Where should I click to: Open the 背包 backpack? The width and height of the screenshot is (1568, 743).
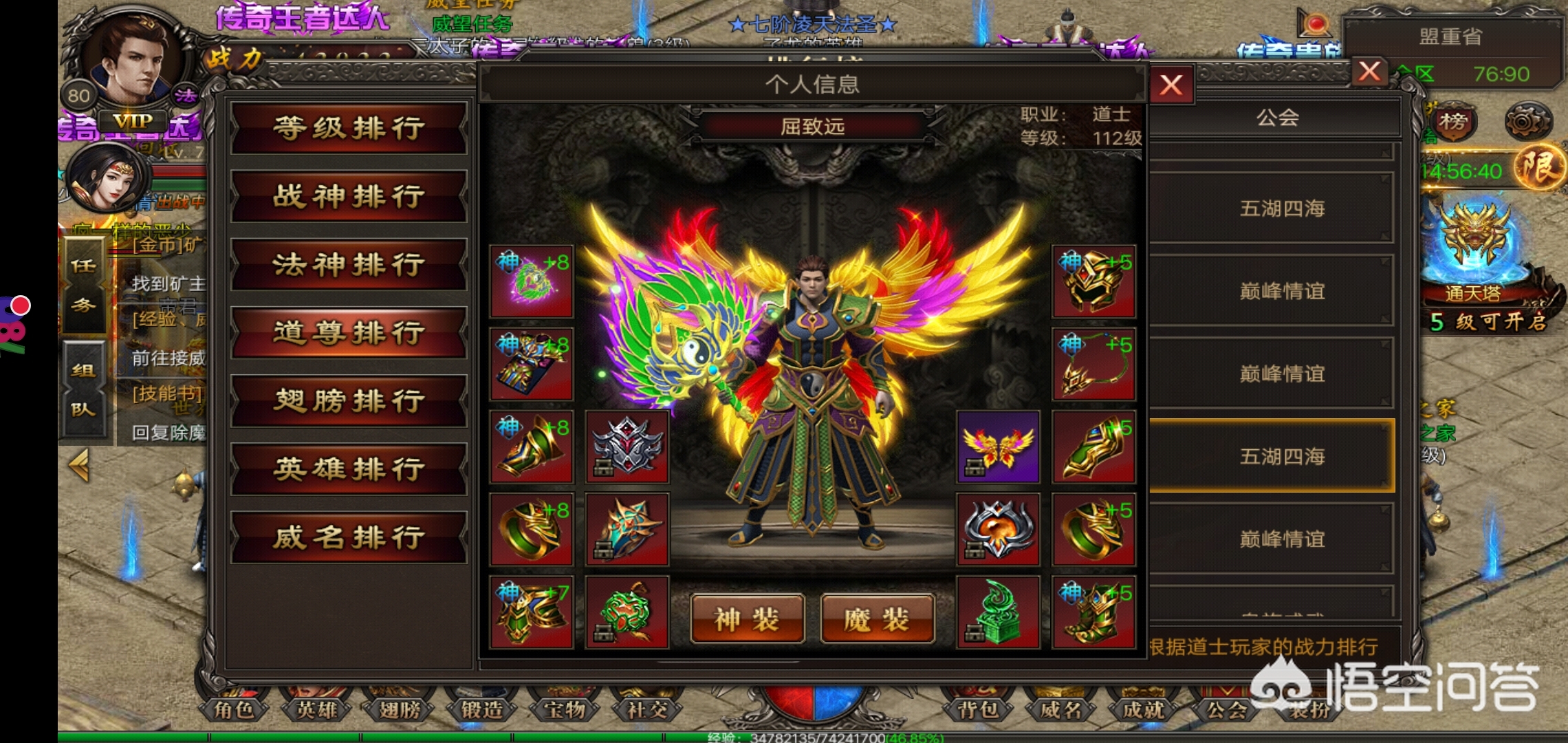[x=978, y=709]
